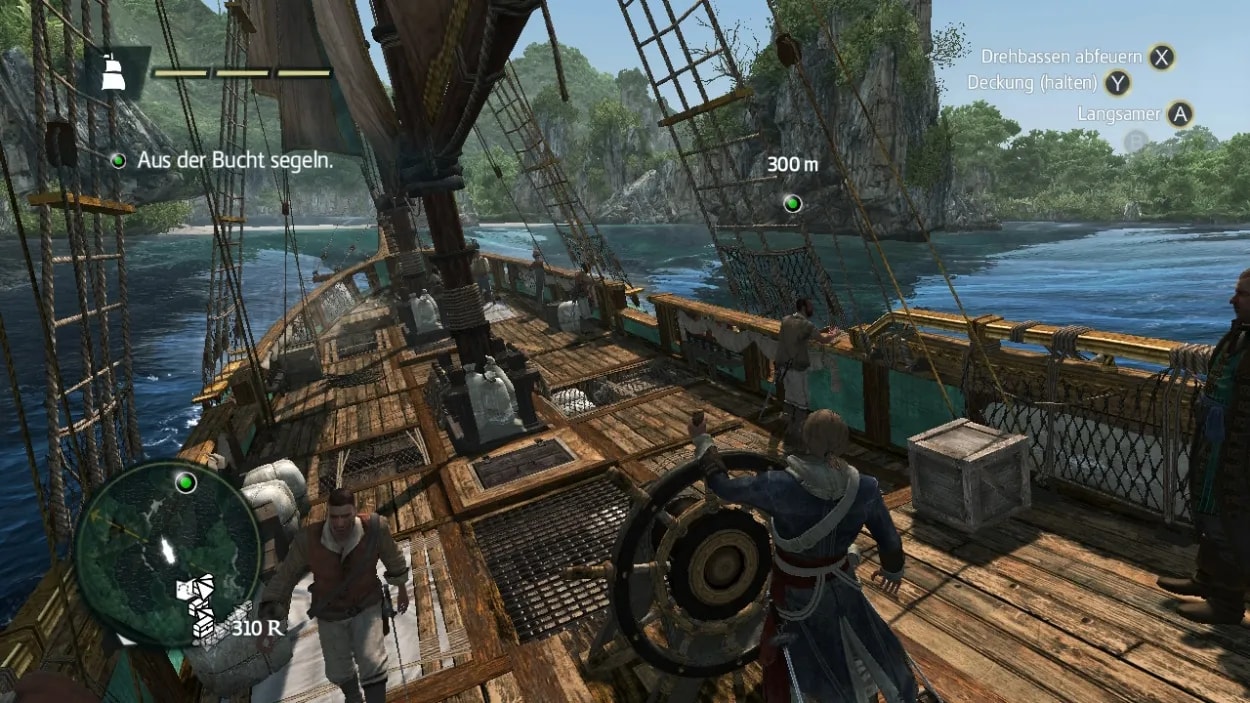Select the green 300 m waypoint marker
This screenshot has height=703, width=1250.
793,204
